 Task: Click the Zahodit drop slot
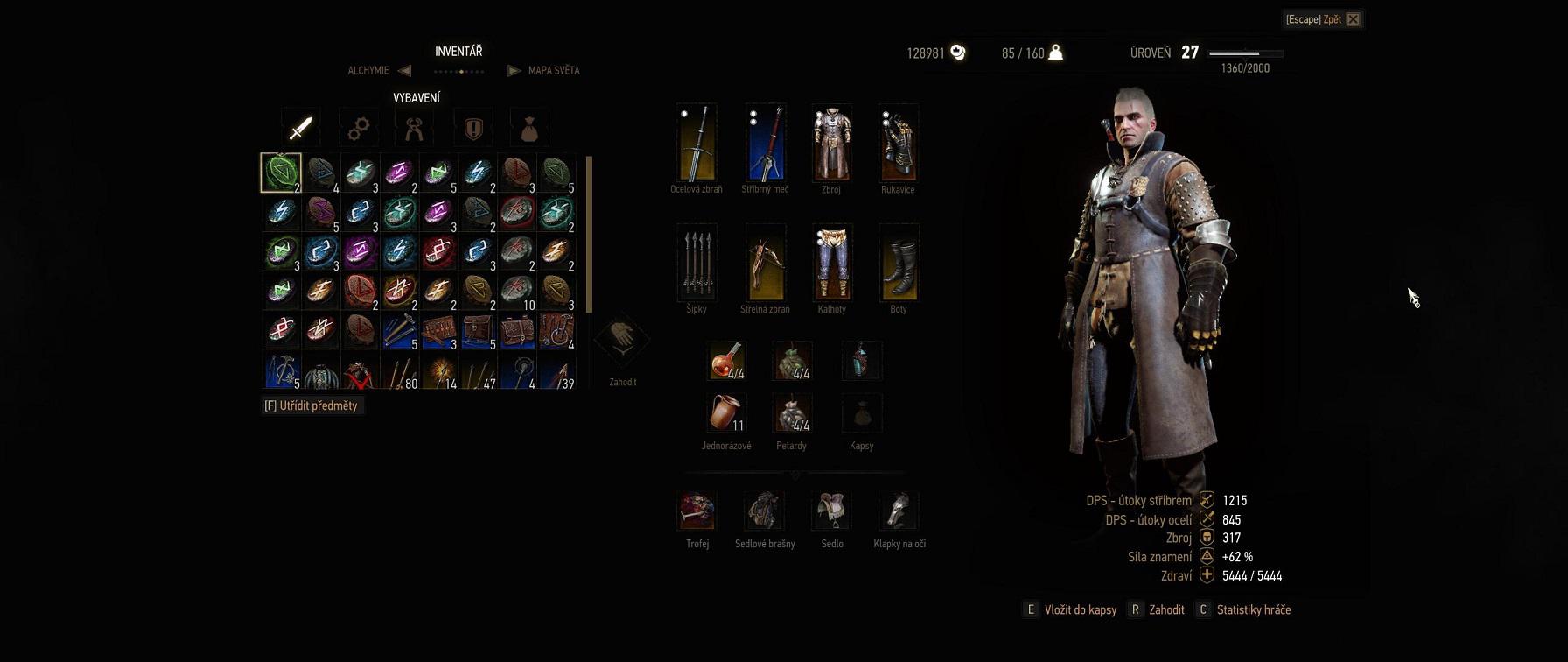622,342
